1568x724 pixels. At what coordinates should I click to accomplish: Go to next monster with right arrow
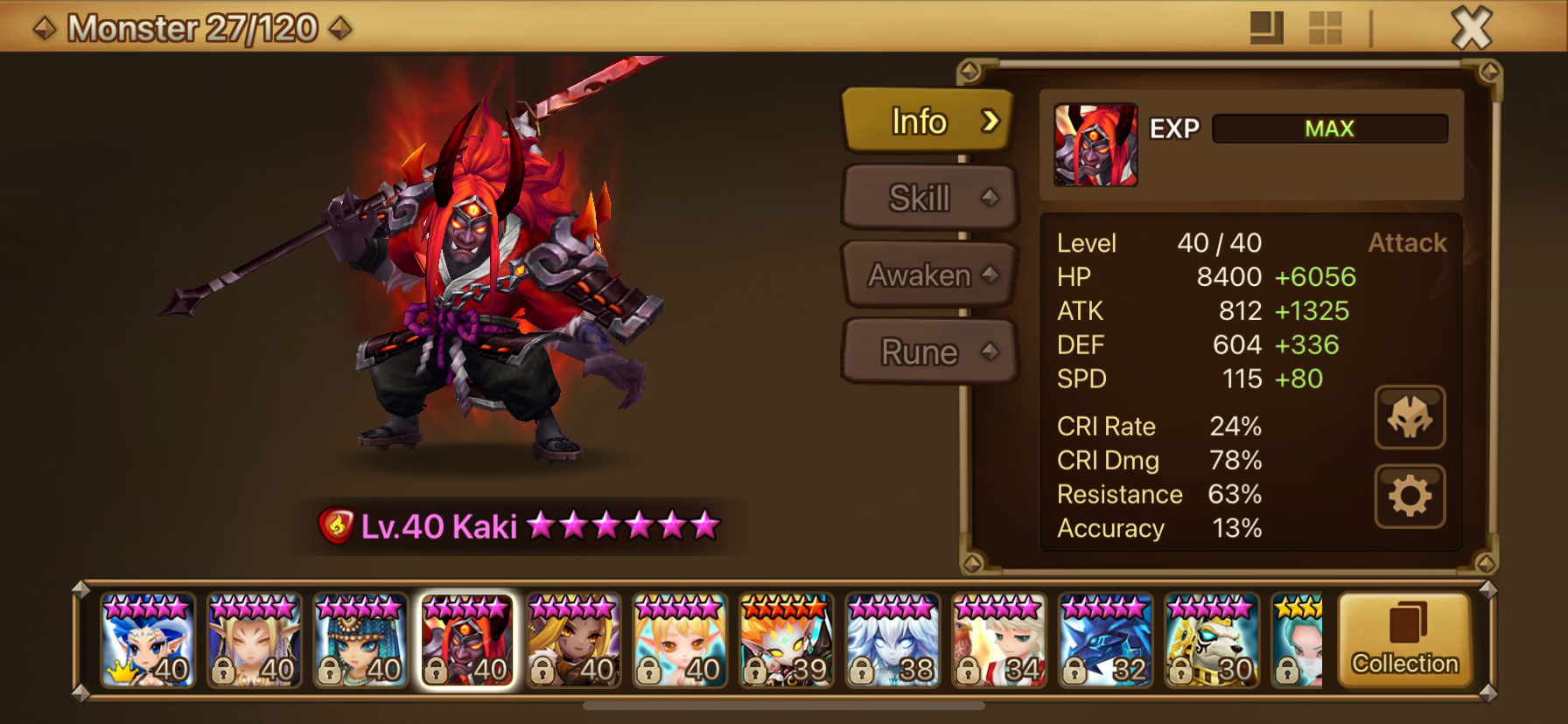340,29
